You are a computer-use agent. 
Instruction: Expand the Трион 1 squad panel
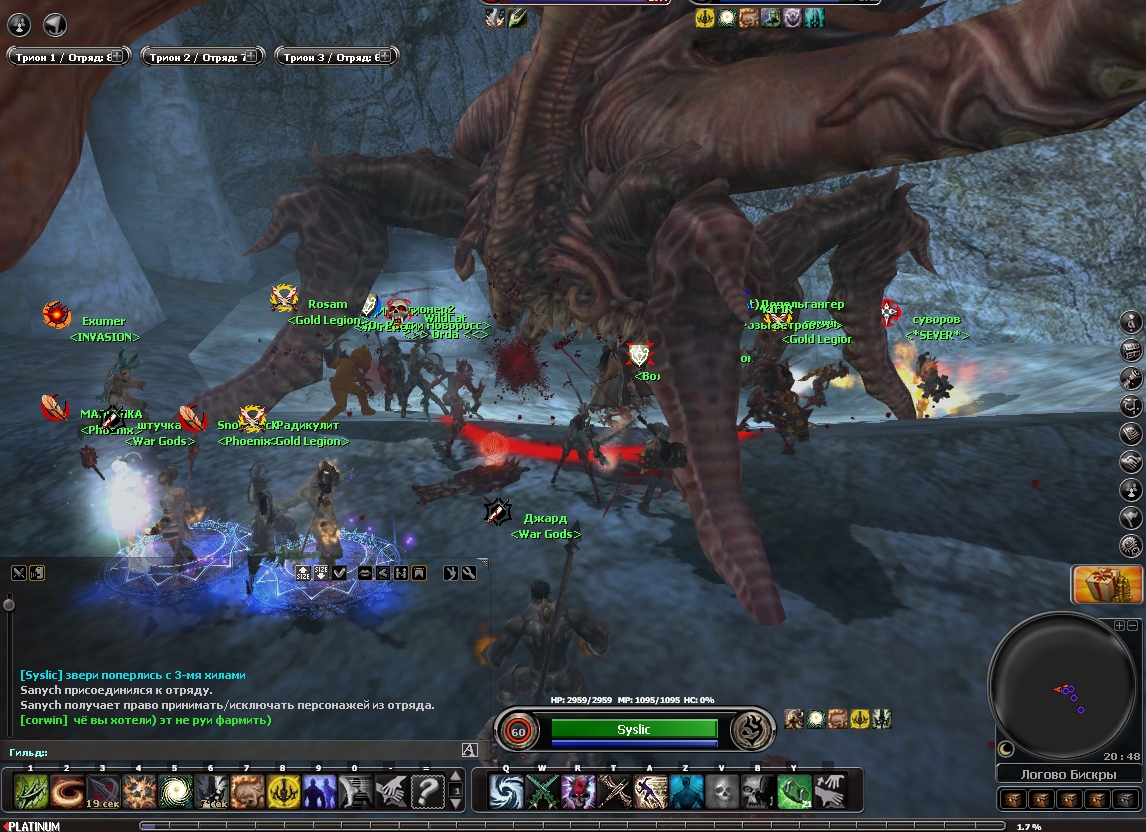(x=116, y=57)
